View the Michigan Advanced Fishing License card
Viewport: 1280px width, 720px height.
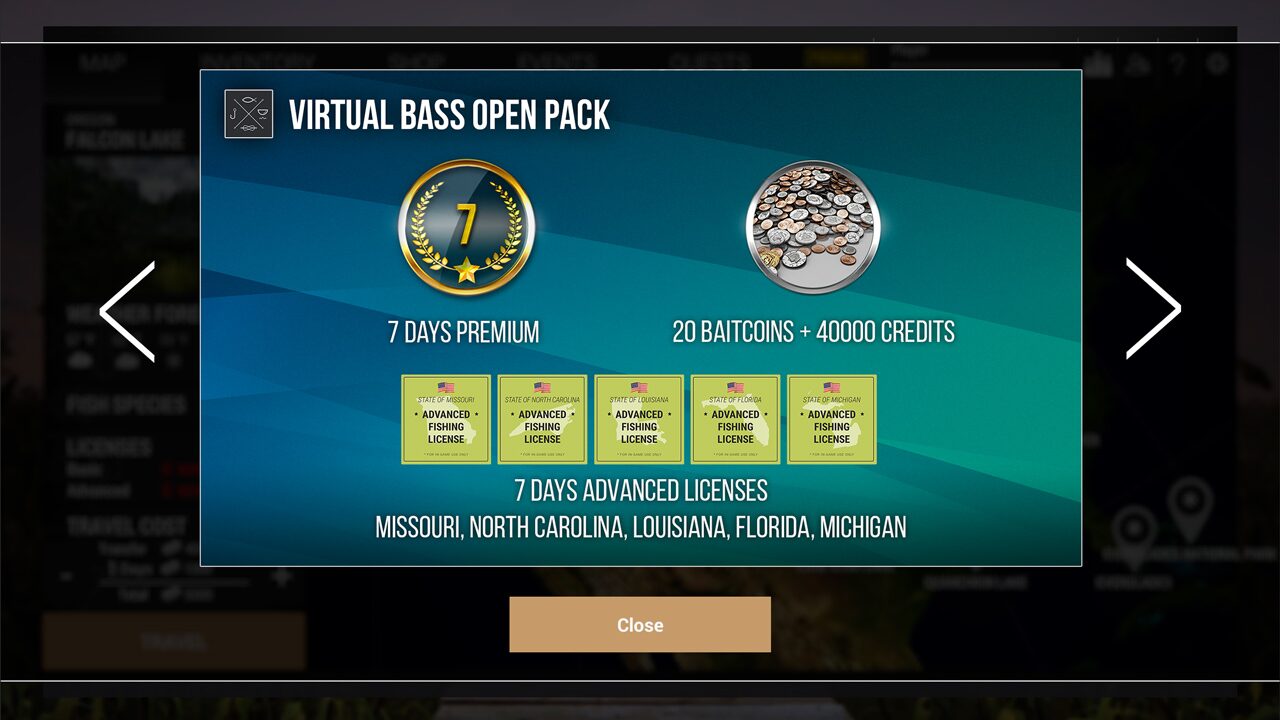click(831, 419)
